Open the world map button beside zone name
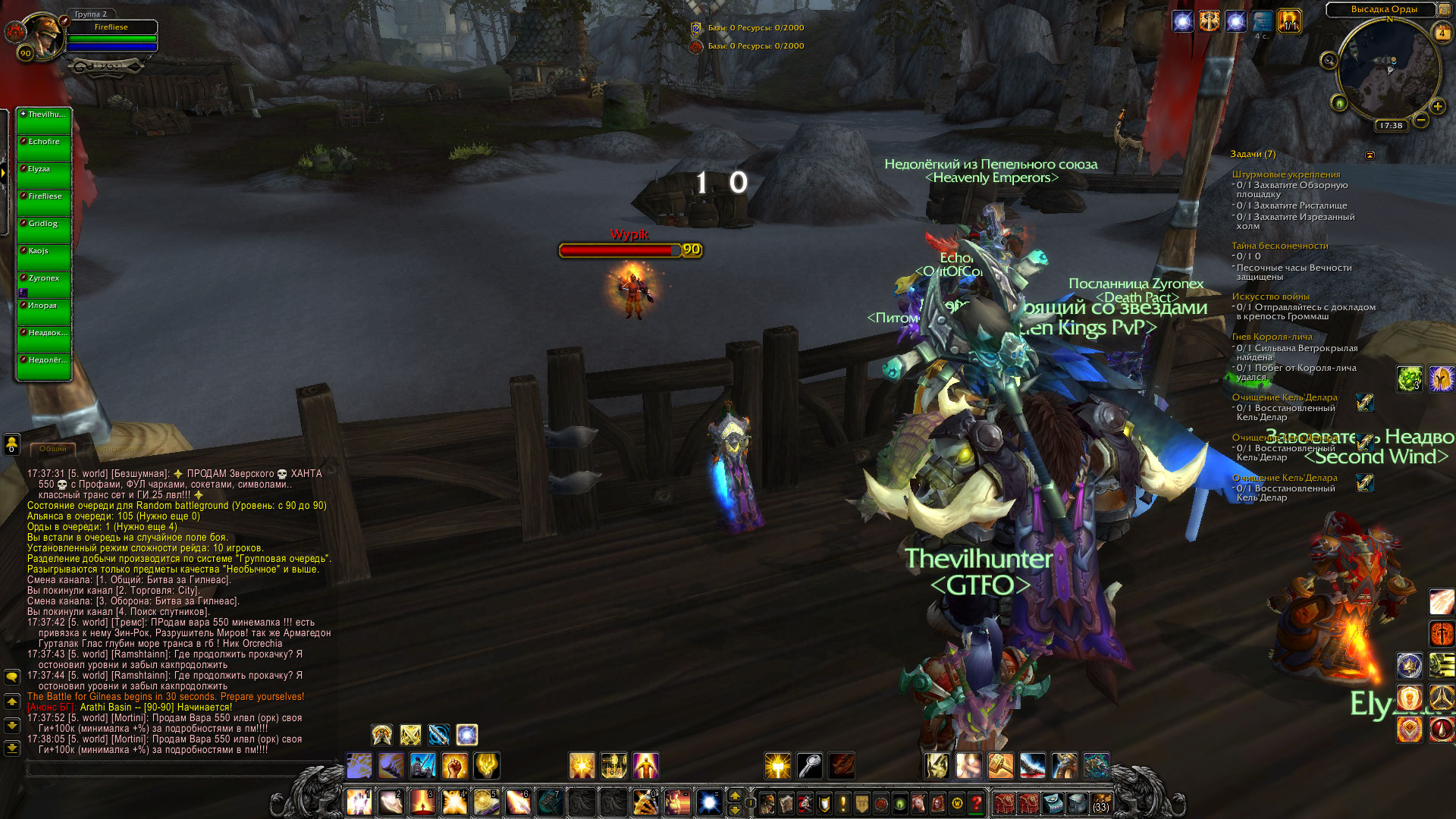Viewport: 1456px width, 819px height. 1444,10
